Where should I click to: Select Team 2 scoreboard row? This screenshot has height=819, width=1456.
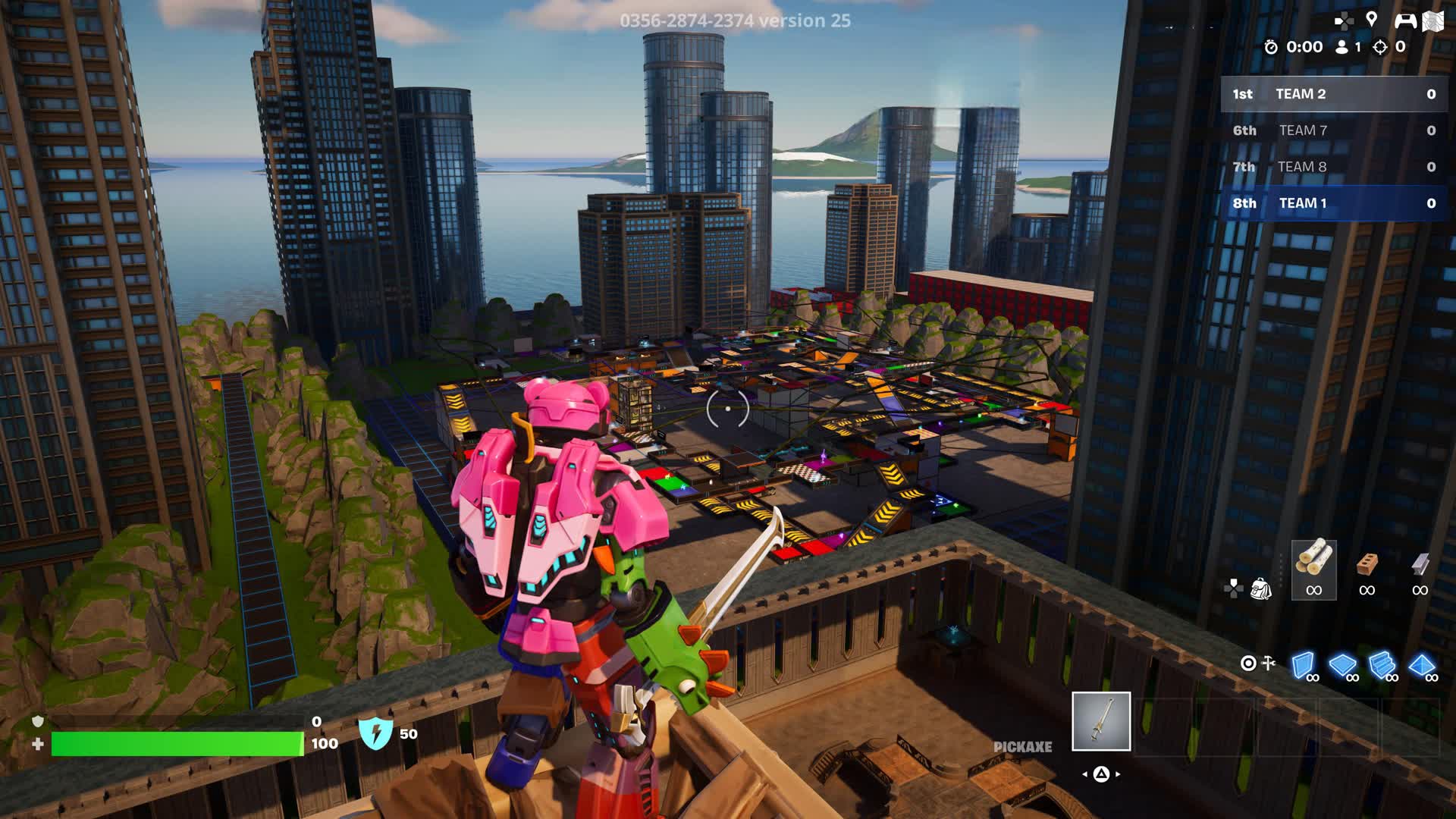pos(1333,94)
